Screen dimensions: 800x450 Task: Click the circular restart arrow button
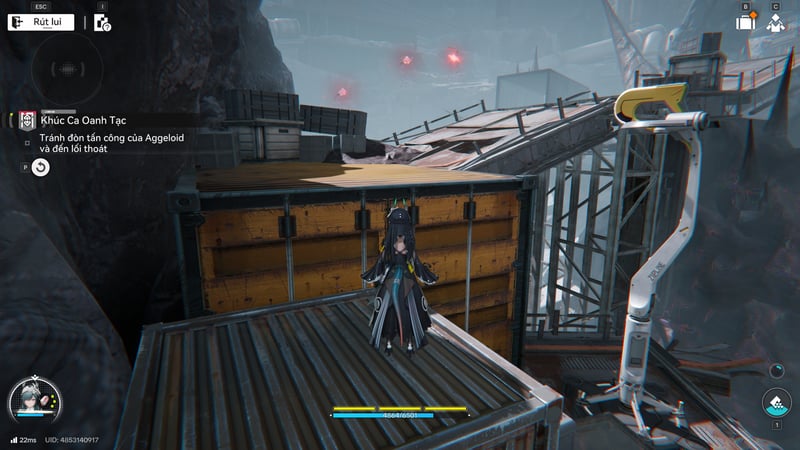point(40,167)
